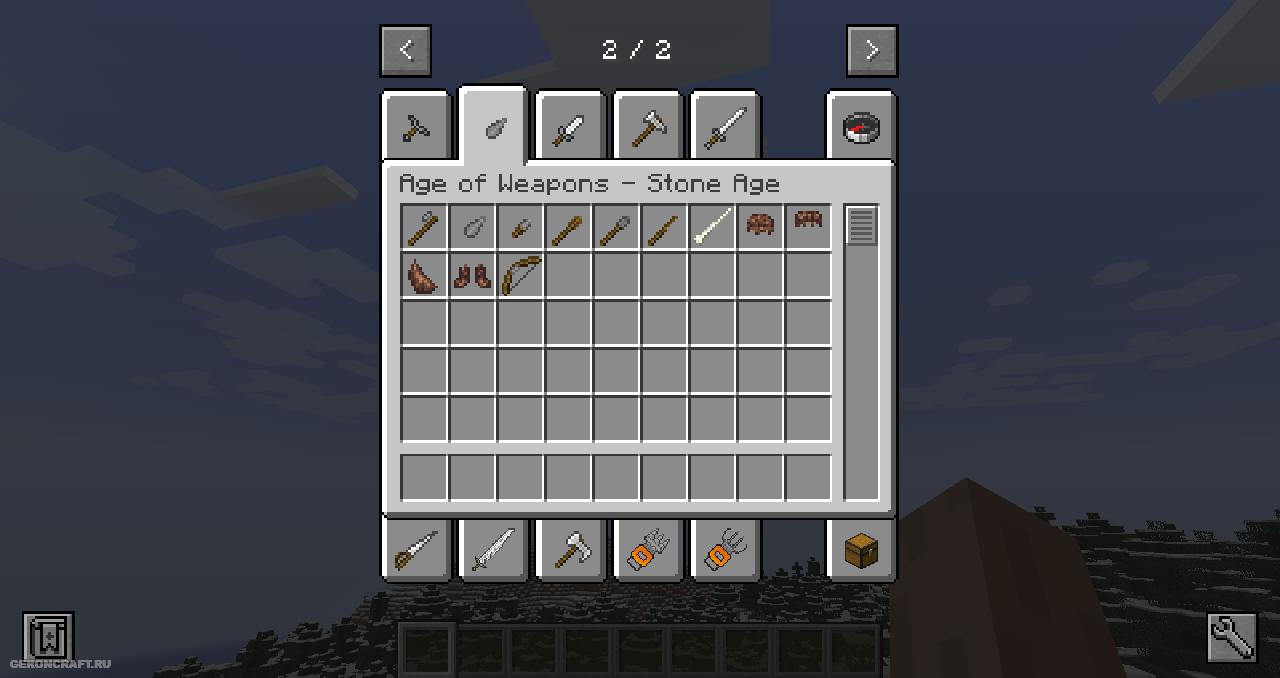Open the wrench settings button

click(1231, 637)
